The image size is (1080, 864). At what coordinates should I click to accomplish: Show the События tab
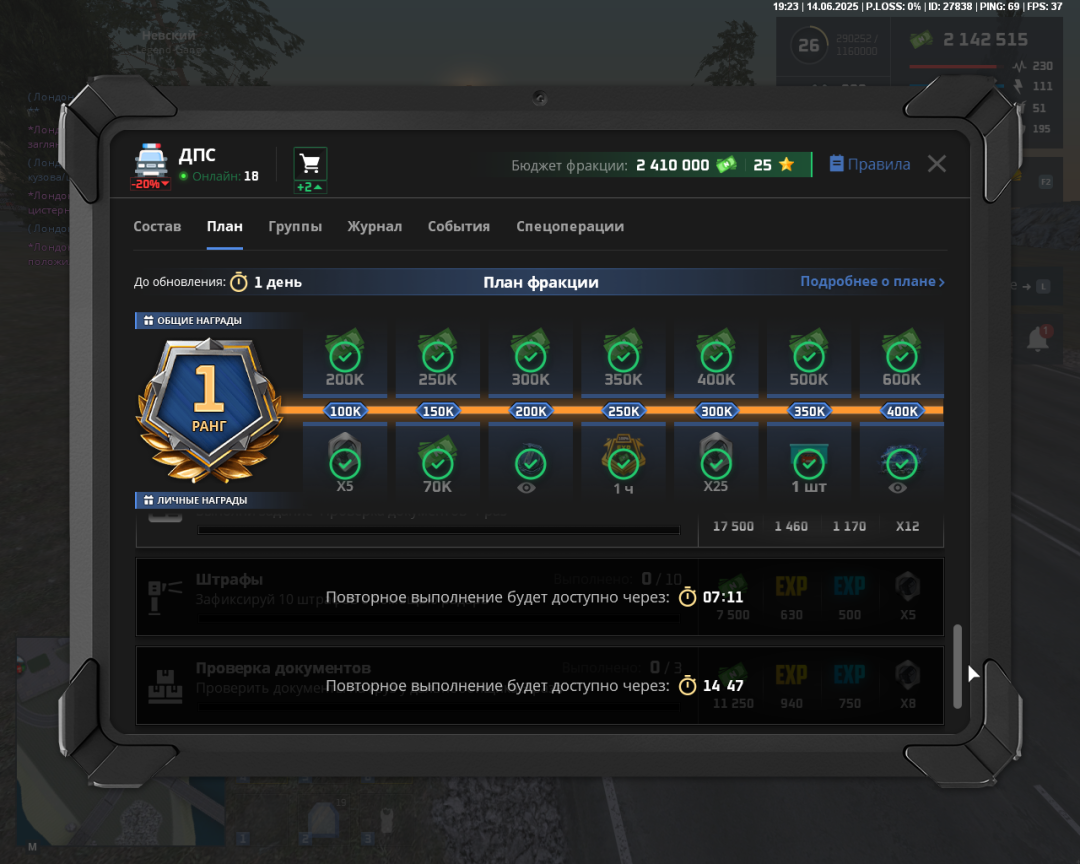(458, 227)
